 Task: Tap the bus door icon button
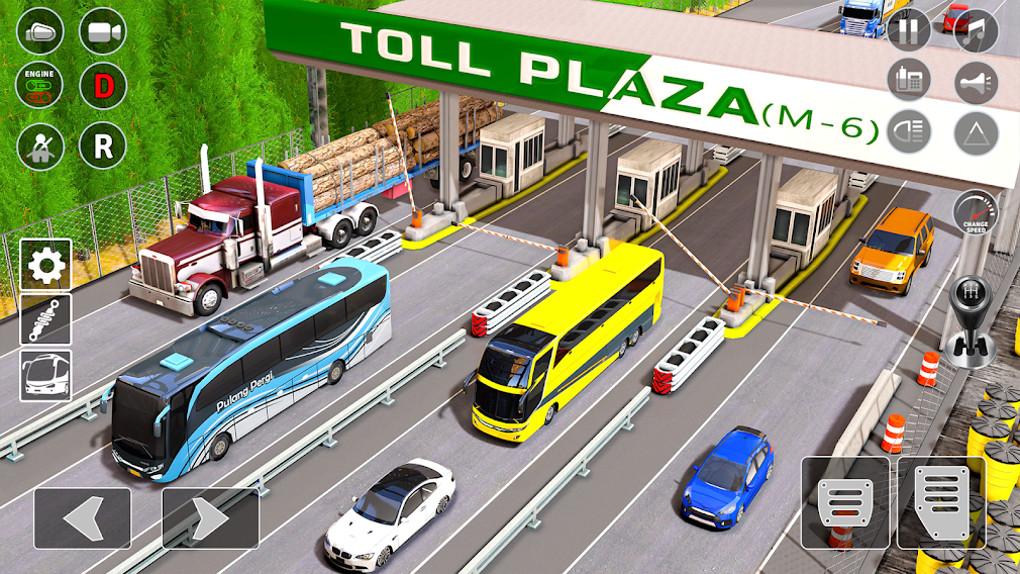click(41, 32)
